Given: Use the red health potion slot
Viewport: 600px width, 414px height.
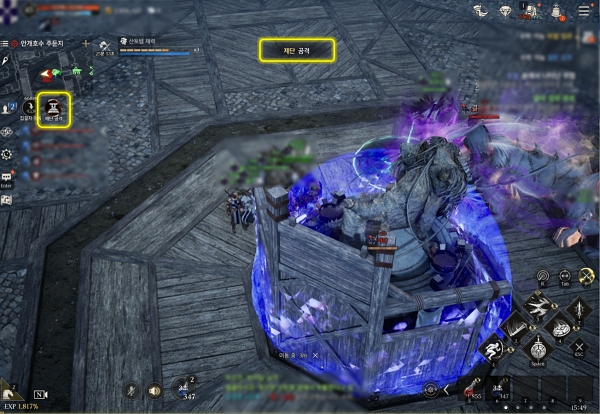Looking at the screenshot, I should (467, 391).
